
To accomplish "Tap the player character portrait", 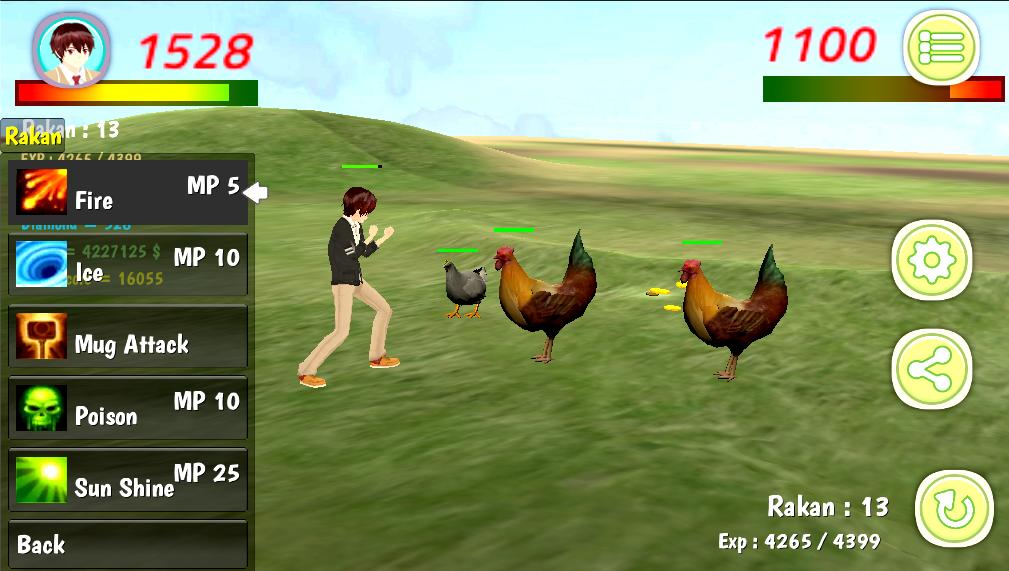I will point(72,48).
